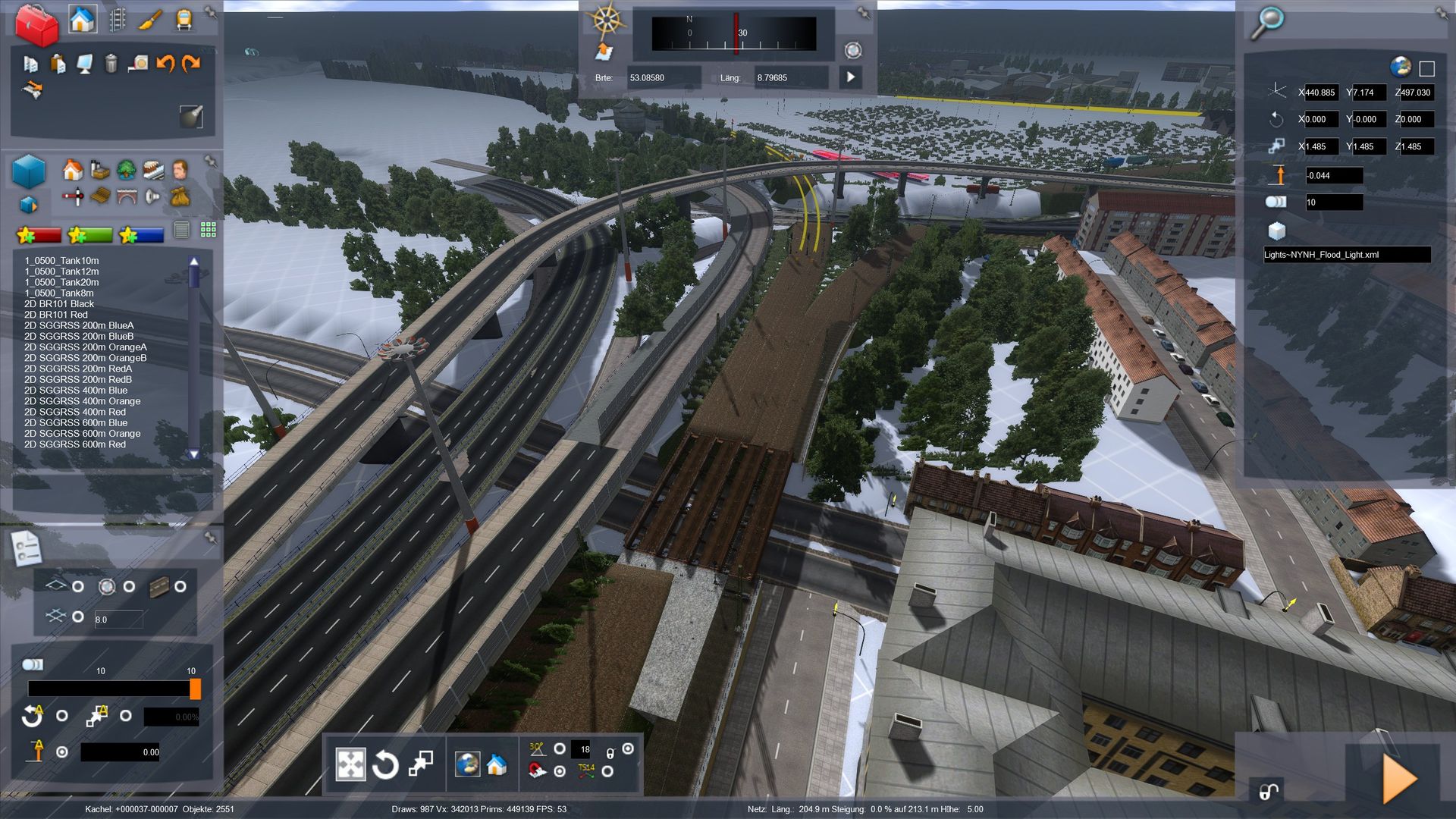
Task: Switch to the paintbrush terrain tool
Action: (150, 20)
